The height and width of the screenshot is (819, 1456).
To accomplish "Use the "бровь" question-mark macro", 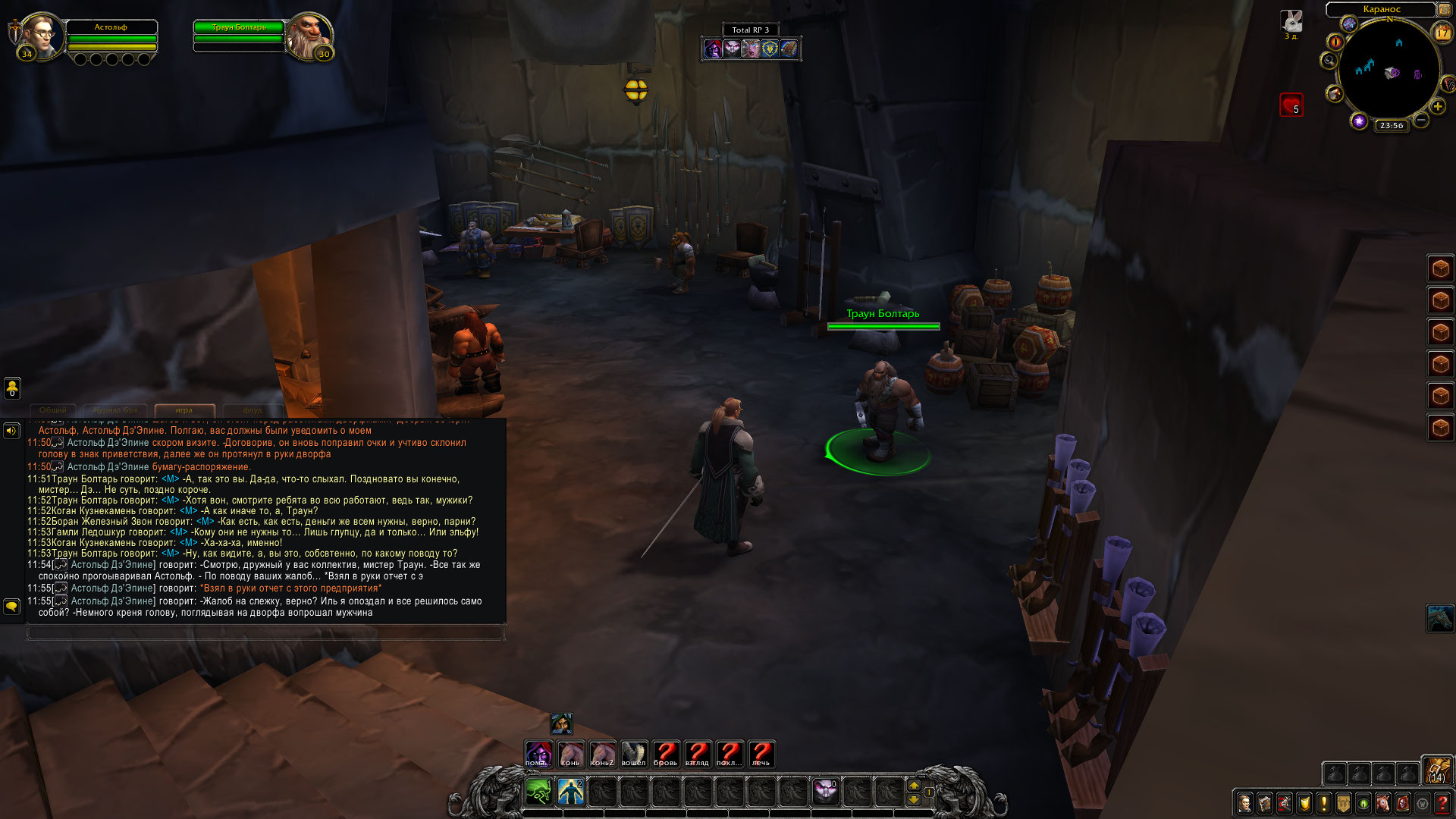I will (666, 753).
